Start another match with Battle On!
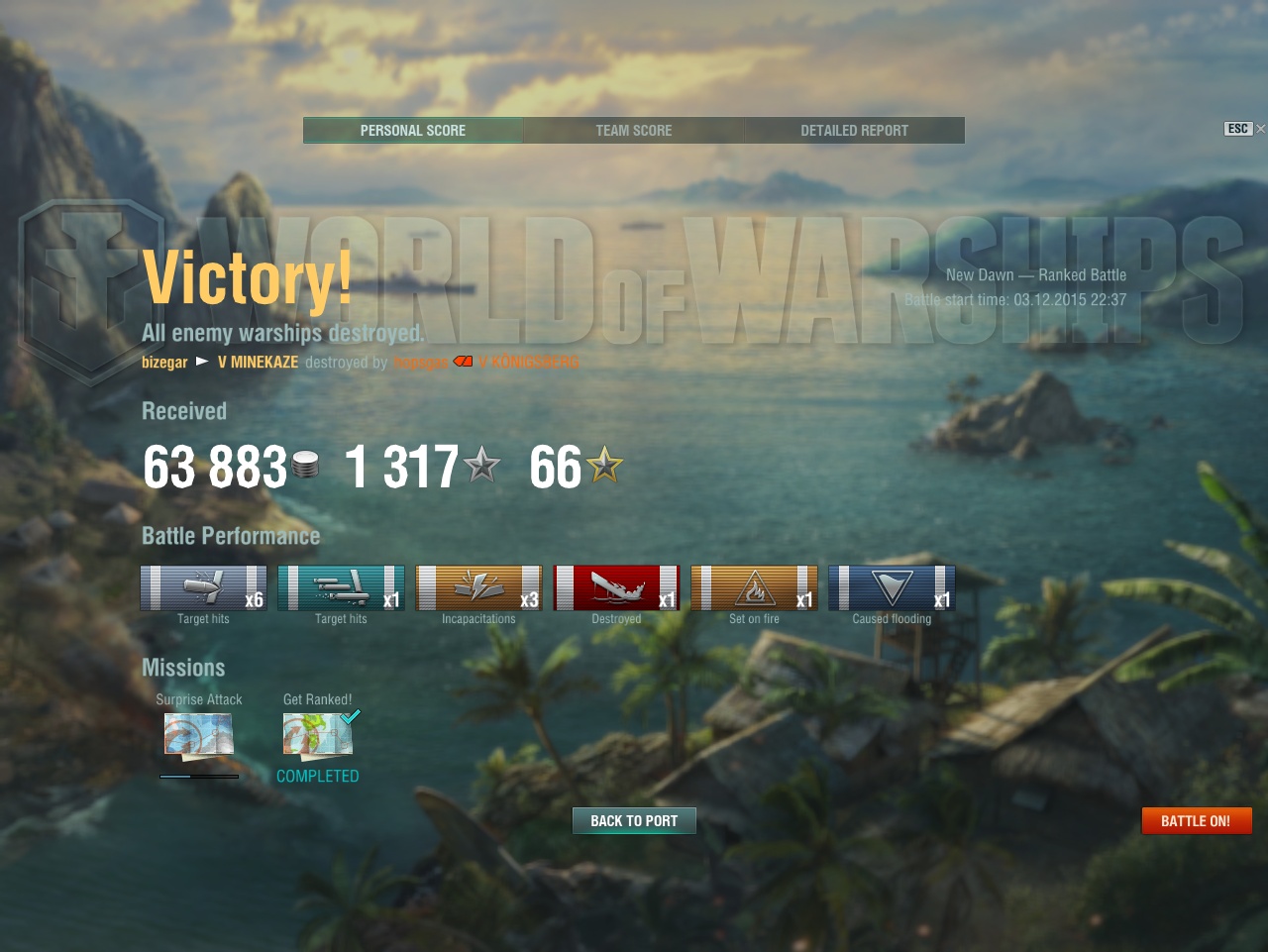 pos(1197,820)
